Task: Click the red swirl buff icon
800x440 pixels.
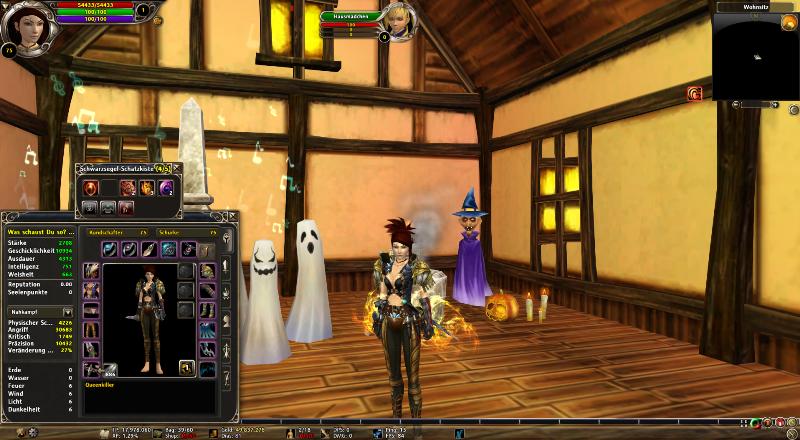Action: point(694,93)
